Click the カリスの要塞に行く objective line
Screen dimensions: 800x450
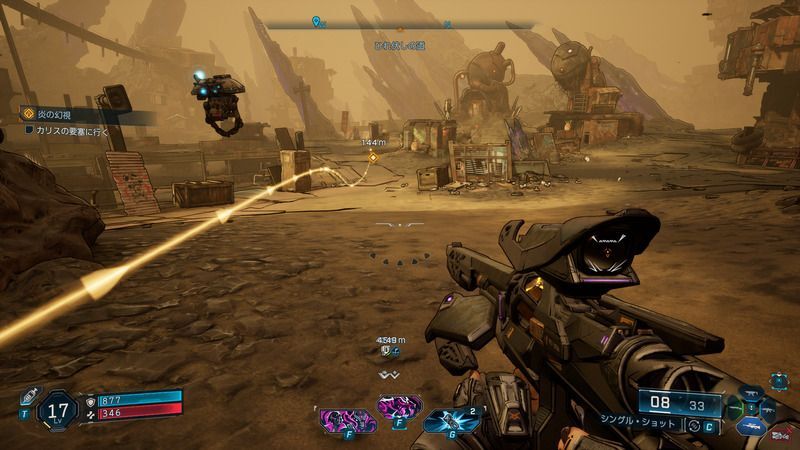coord(70,130)
